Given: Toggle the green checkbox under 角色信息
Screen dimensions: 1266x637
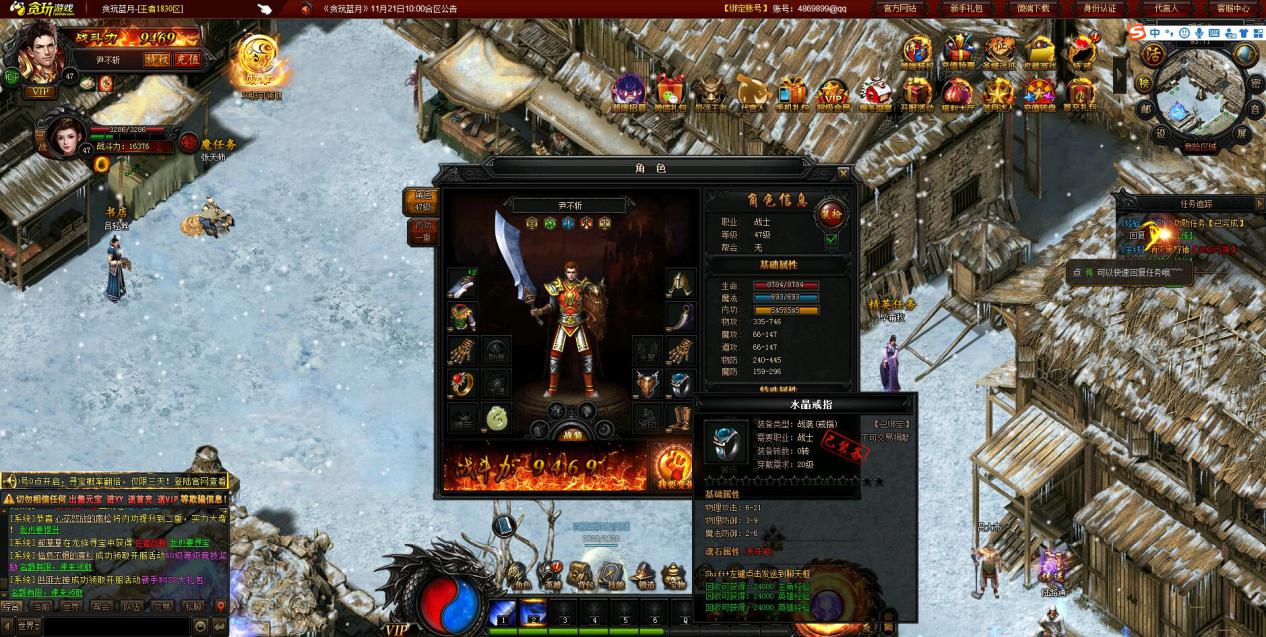Looking at the screenshot, I should pyautogui.click(x=832, y=239).
